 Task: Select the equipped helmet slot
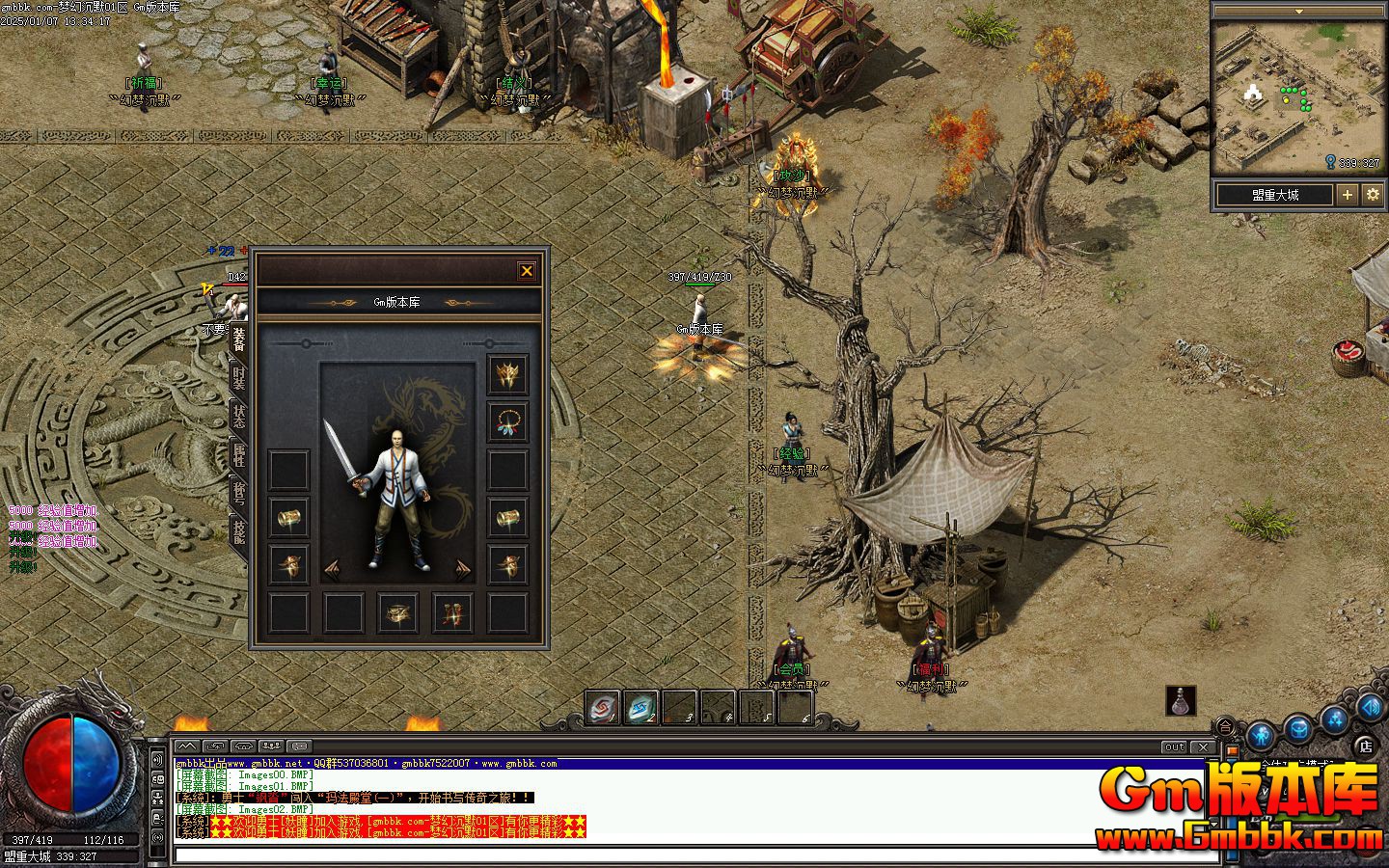(x=507, y=374)
